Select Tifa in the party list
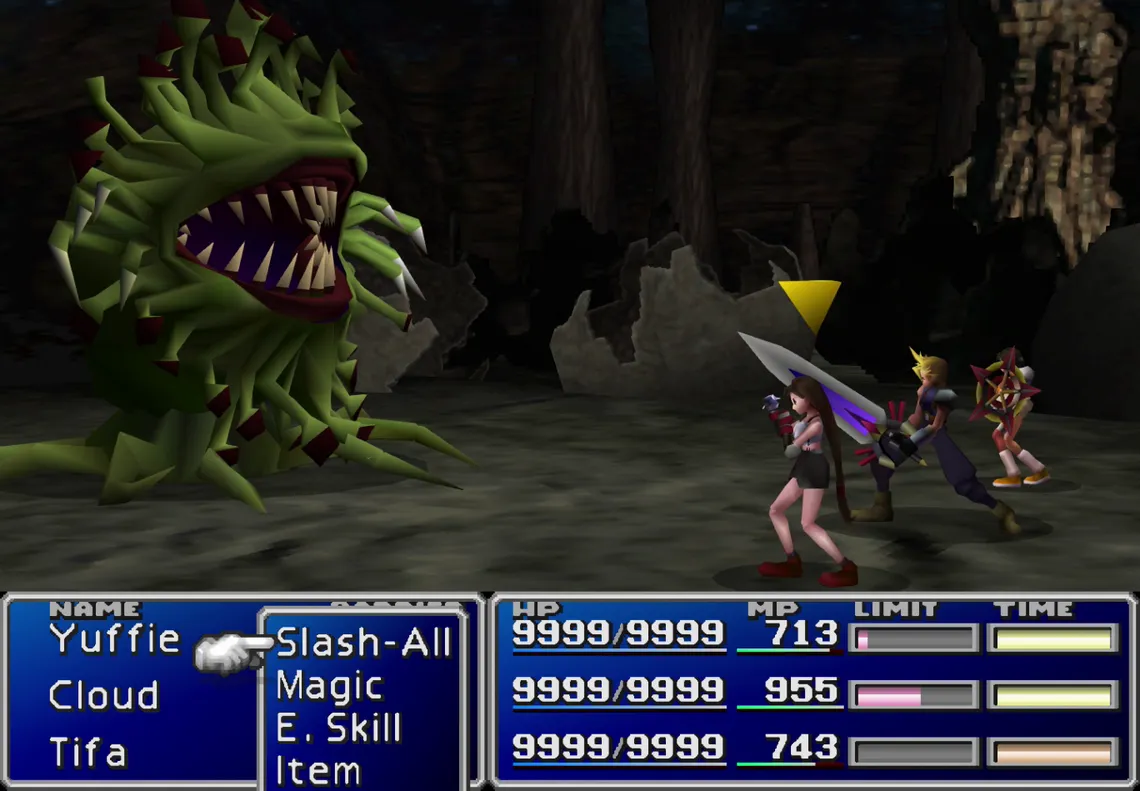Screen dimensions: 1140x791 pyautogui.click(x=88, y=753)
